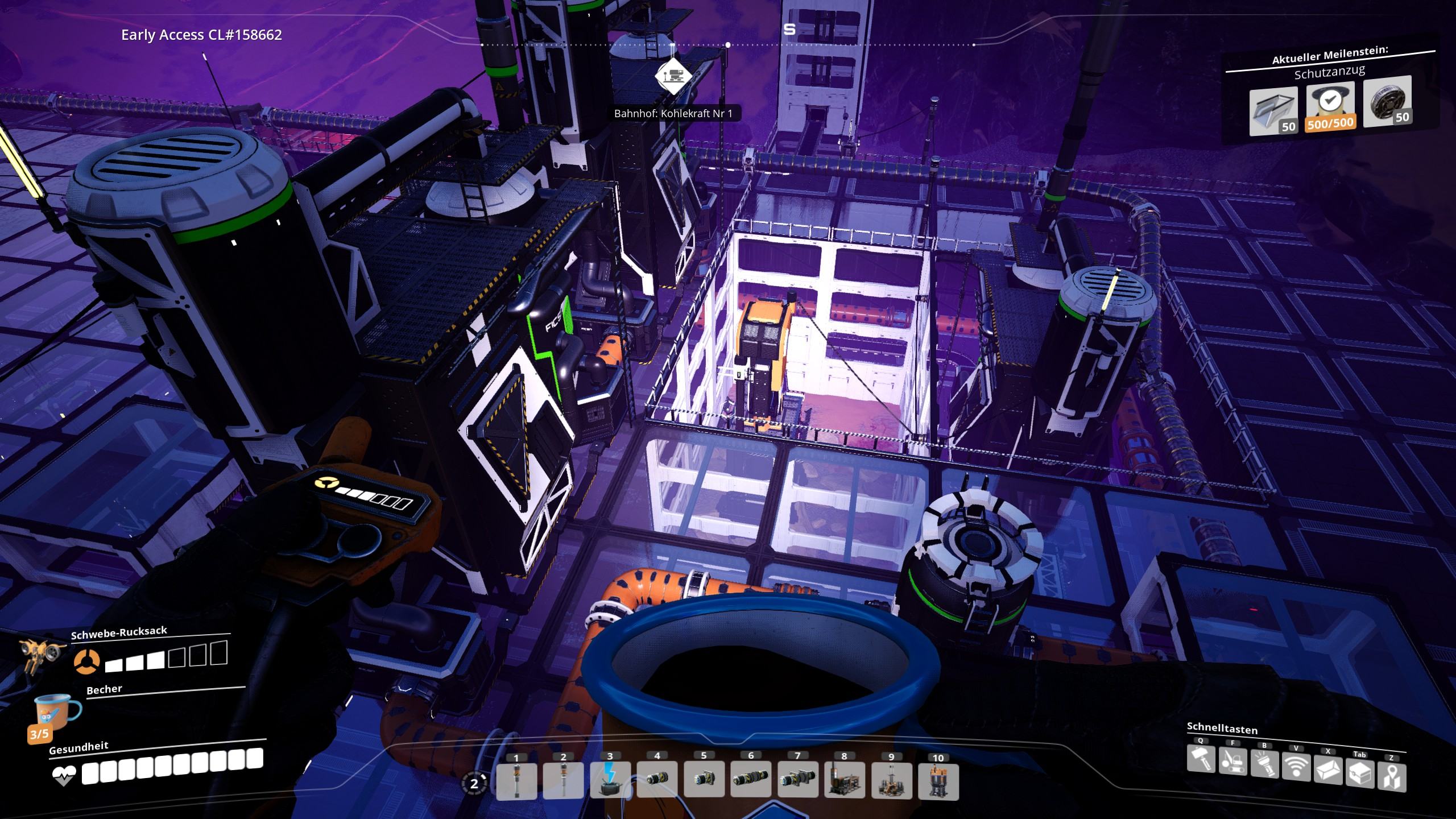
Task: Pick the long pipeline piece in slot 6
Action: pyautogui.click(x=751, y=781)
